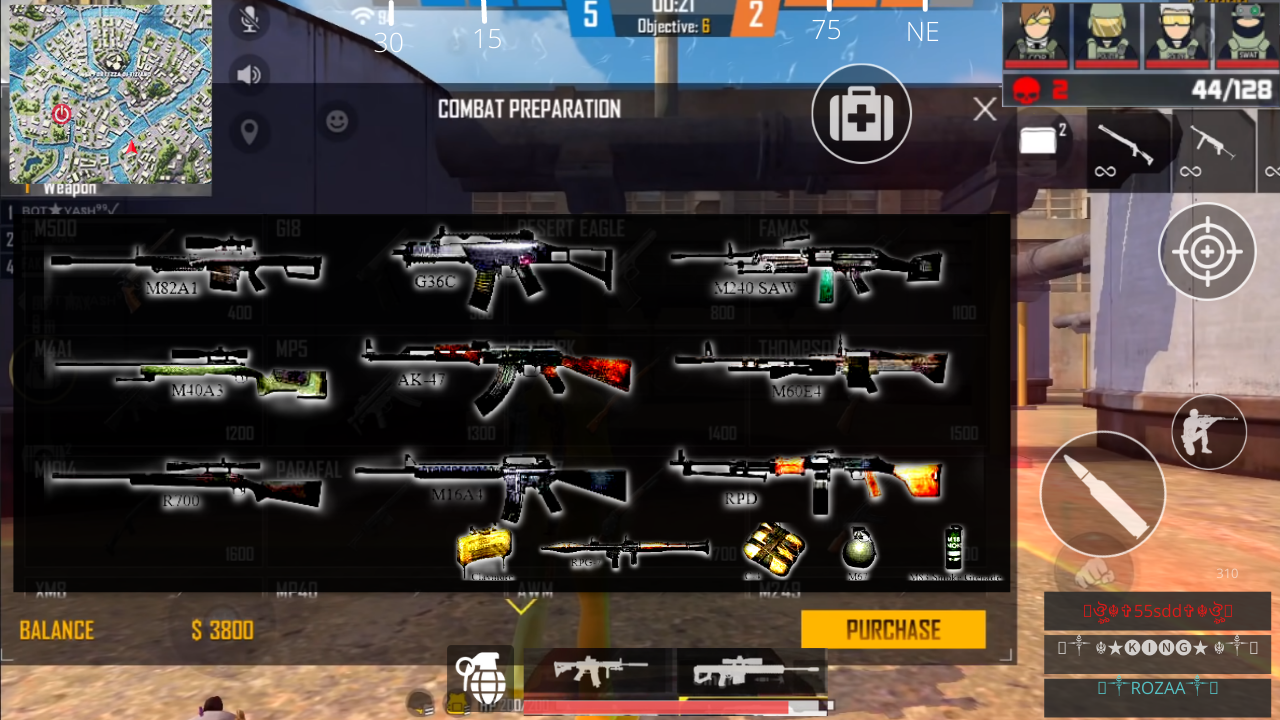Select the medkit icon in the header

pos(861,113)
